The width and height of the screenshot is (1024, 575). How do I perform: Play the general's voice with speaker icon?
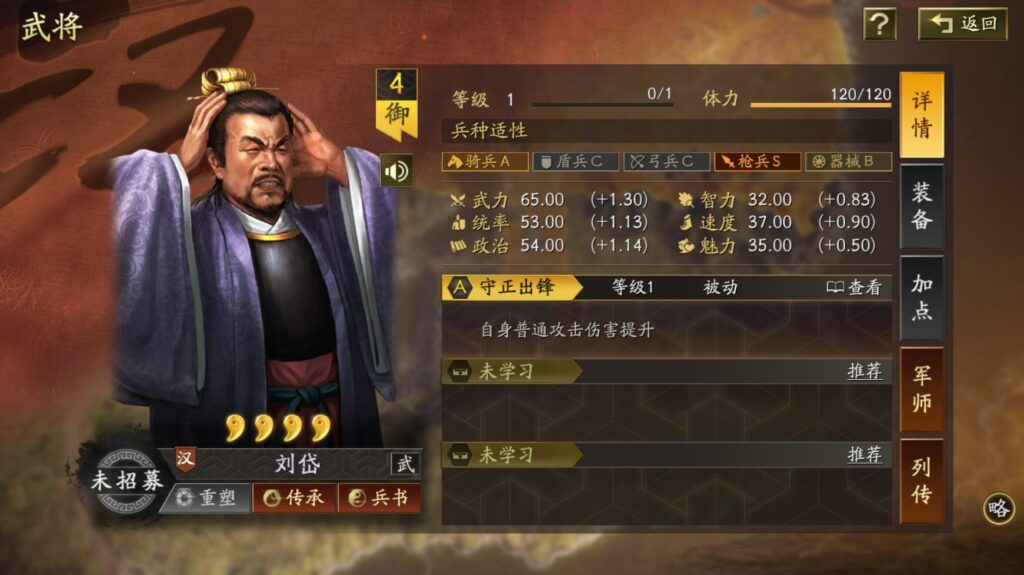(x=397, y=170)
